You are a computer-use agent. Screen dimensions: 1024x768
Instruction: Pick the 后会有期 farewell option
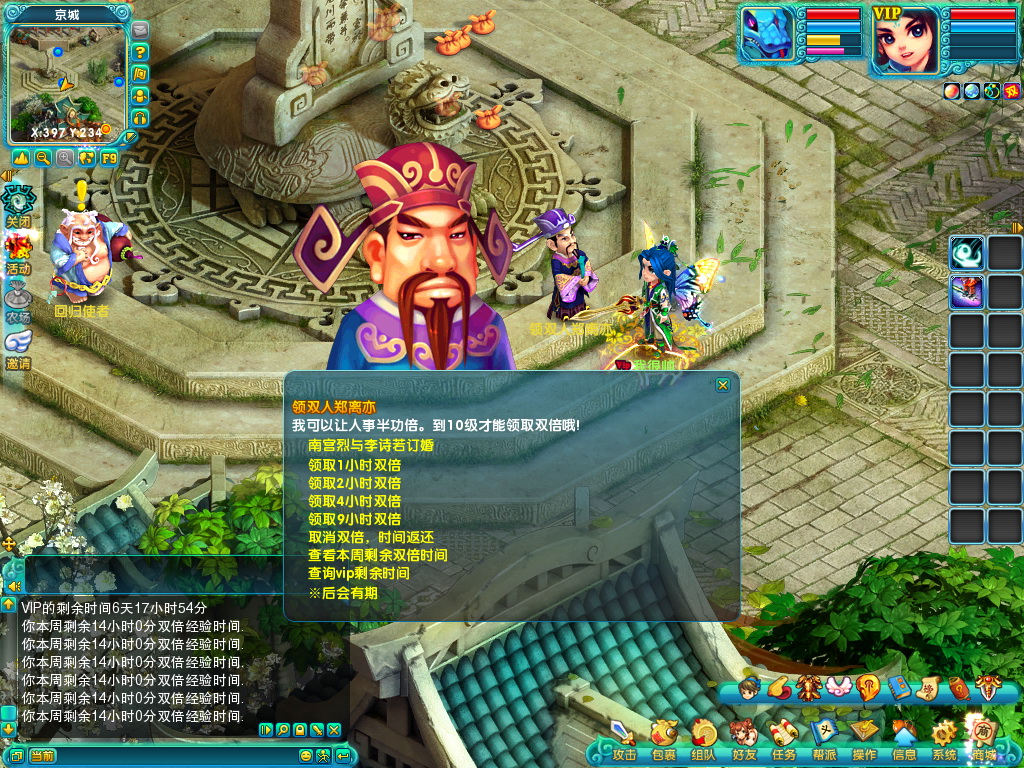point(343,593)
